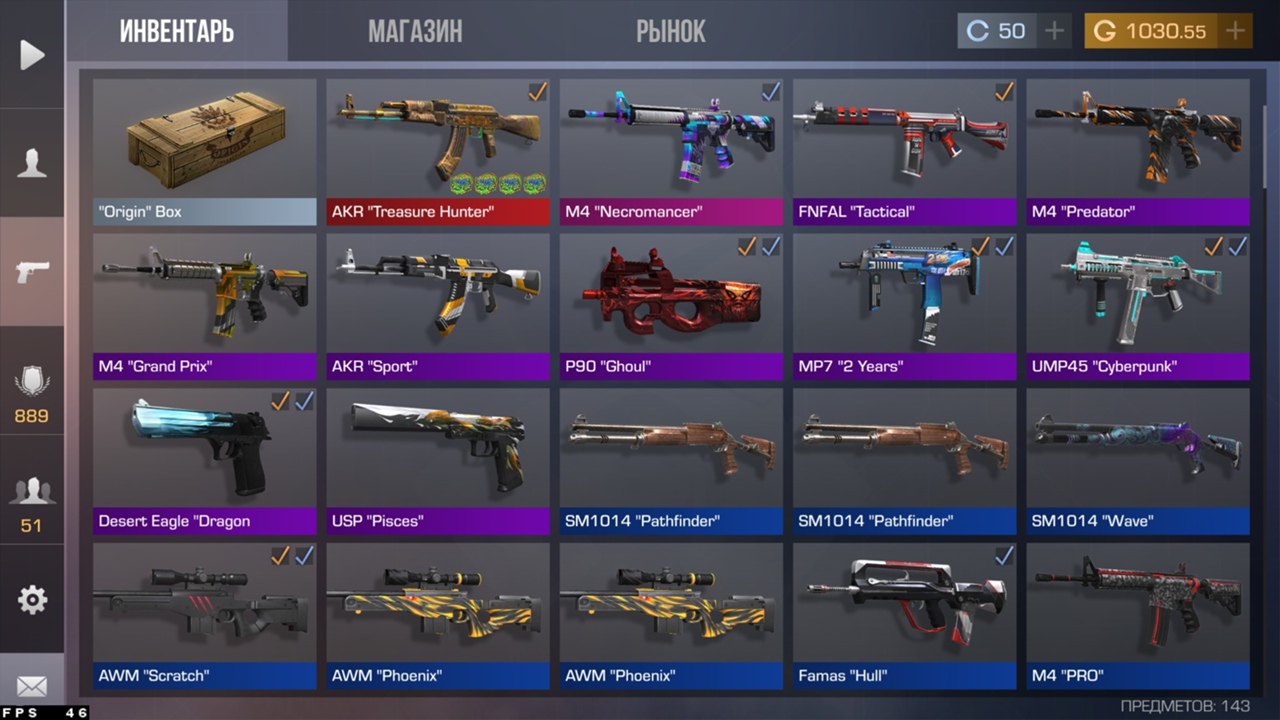Screen dimensions: 1280x720
Task: Open the player profile icon
Action: pyautogui.click(x=32, y=163)
